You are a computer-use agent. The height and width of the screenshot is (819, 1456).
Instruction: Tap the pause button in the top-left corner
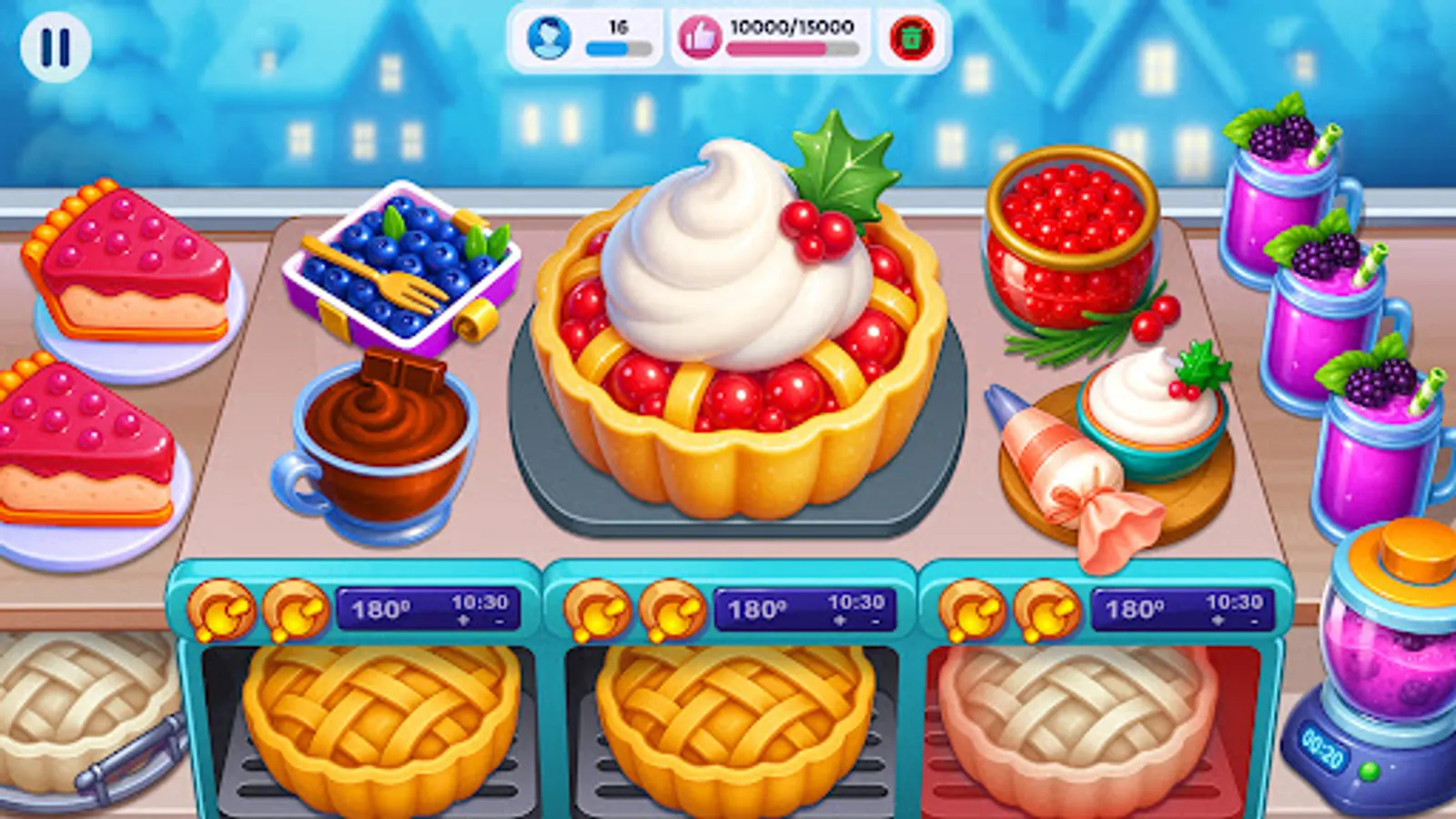(x=56, y=45)
